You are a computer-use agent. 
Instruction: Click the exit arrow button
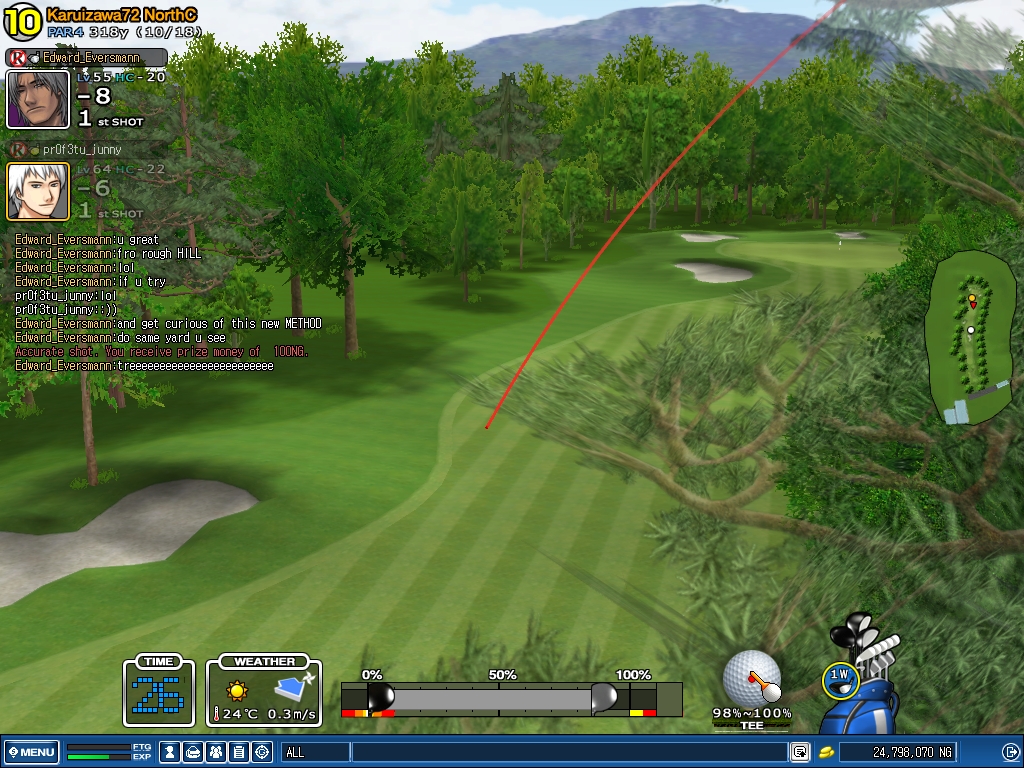pos(1010,752)
